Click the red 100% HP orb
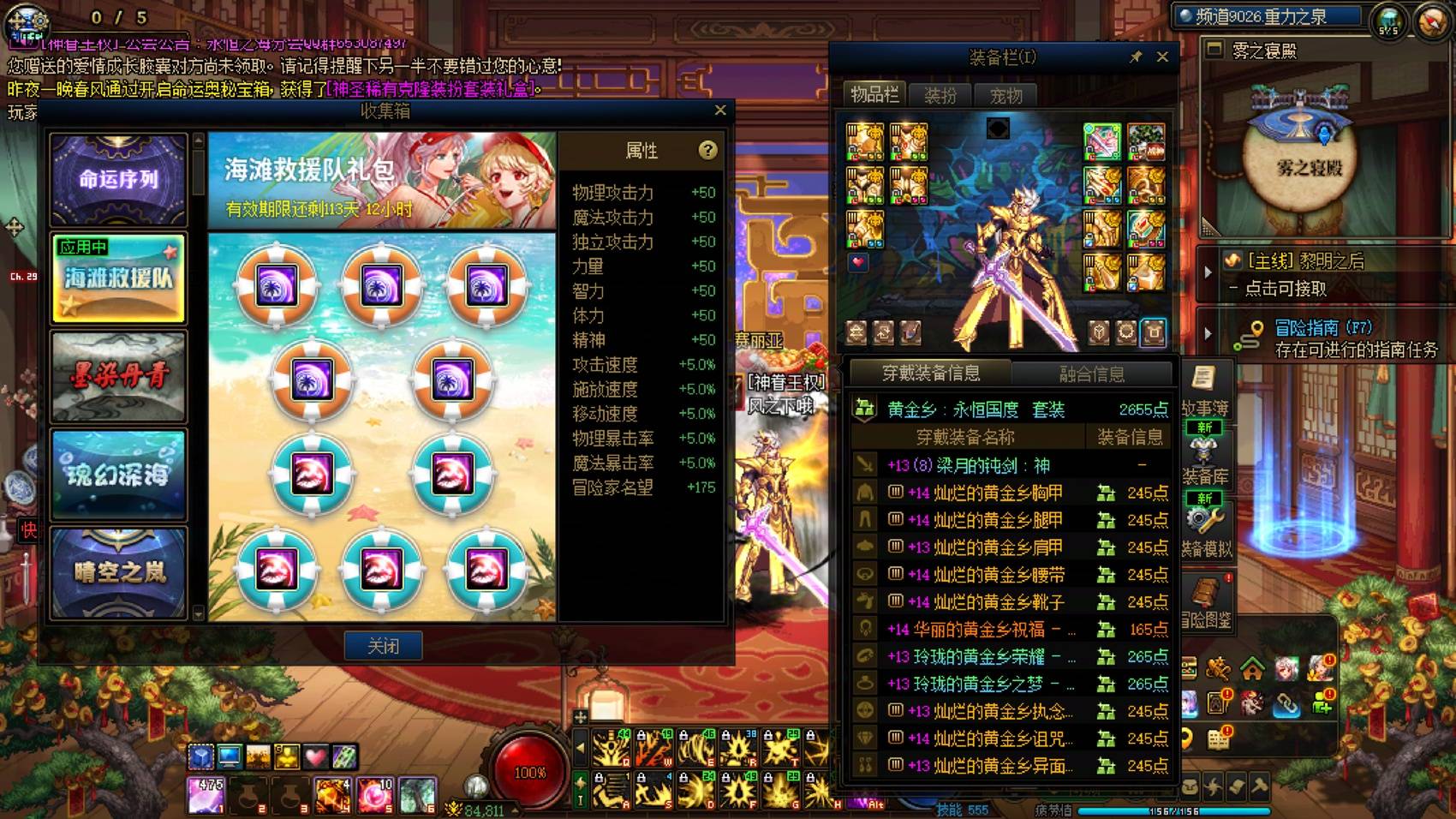 click(x=531, y=771)
